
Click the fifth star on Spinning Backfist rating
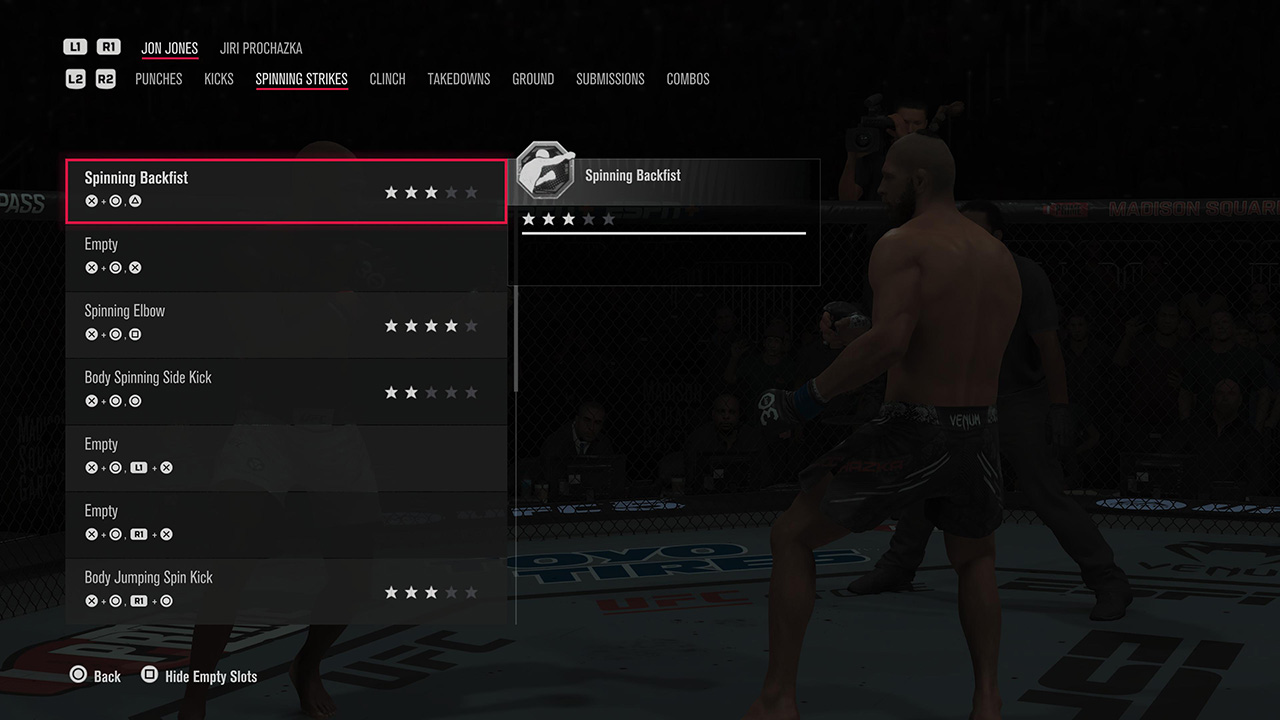pyautogui.click(x=470, y=192)
